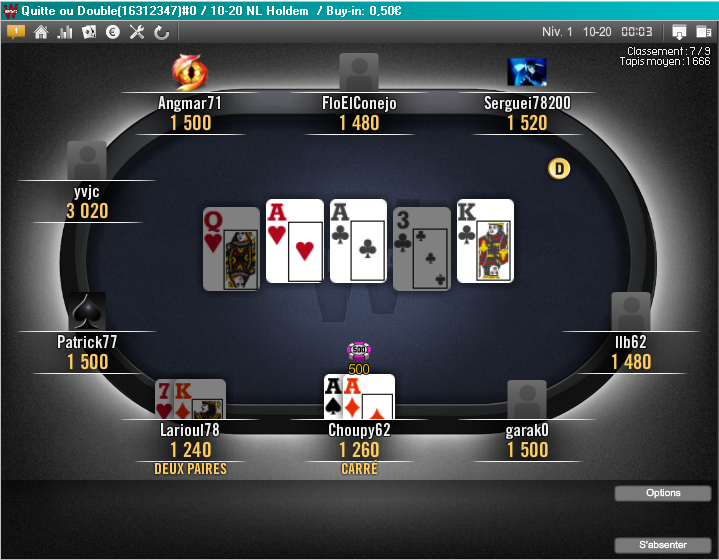The image size is (719, 560).
Task: Click the circular refresh arrow icon
Action: click(x=161, y=32)
